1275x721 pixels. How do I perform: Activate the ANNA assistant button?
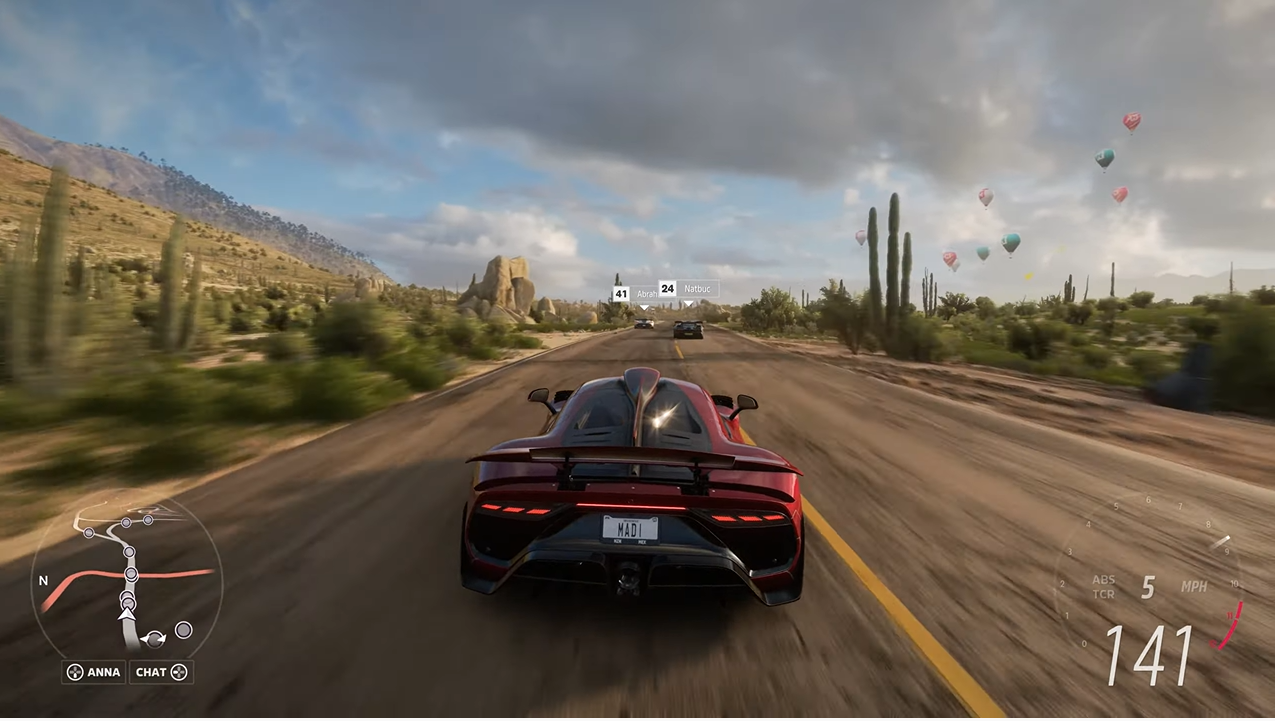[94, 672]
